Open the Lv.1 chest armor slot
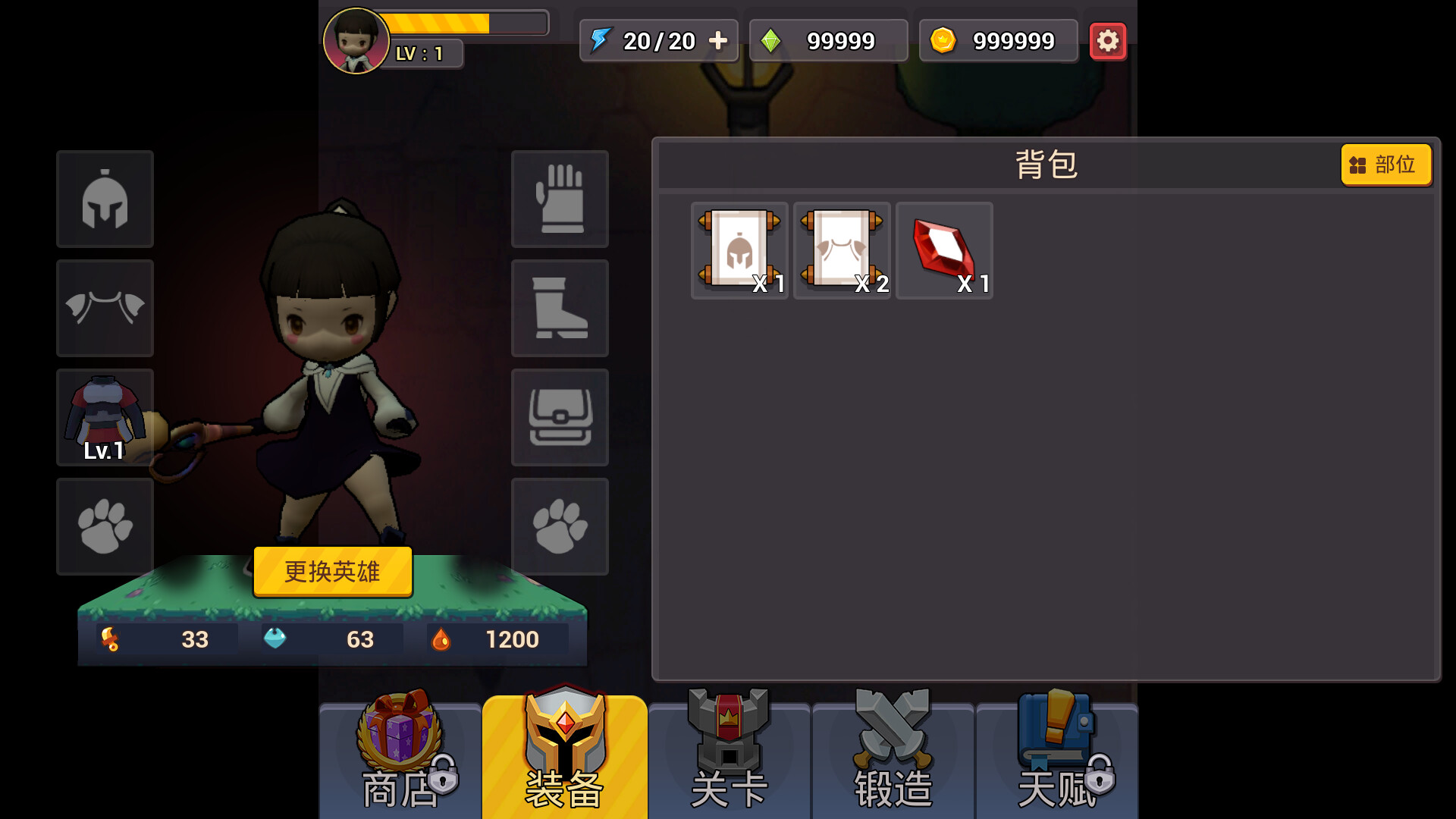 [x=104, y=417]
